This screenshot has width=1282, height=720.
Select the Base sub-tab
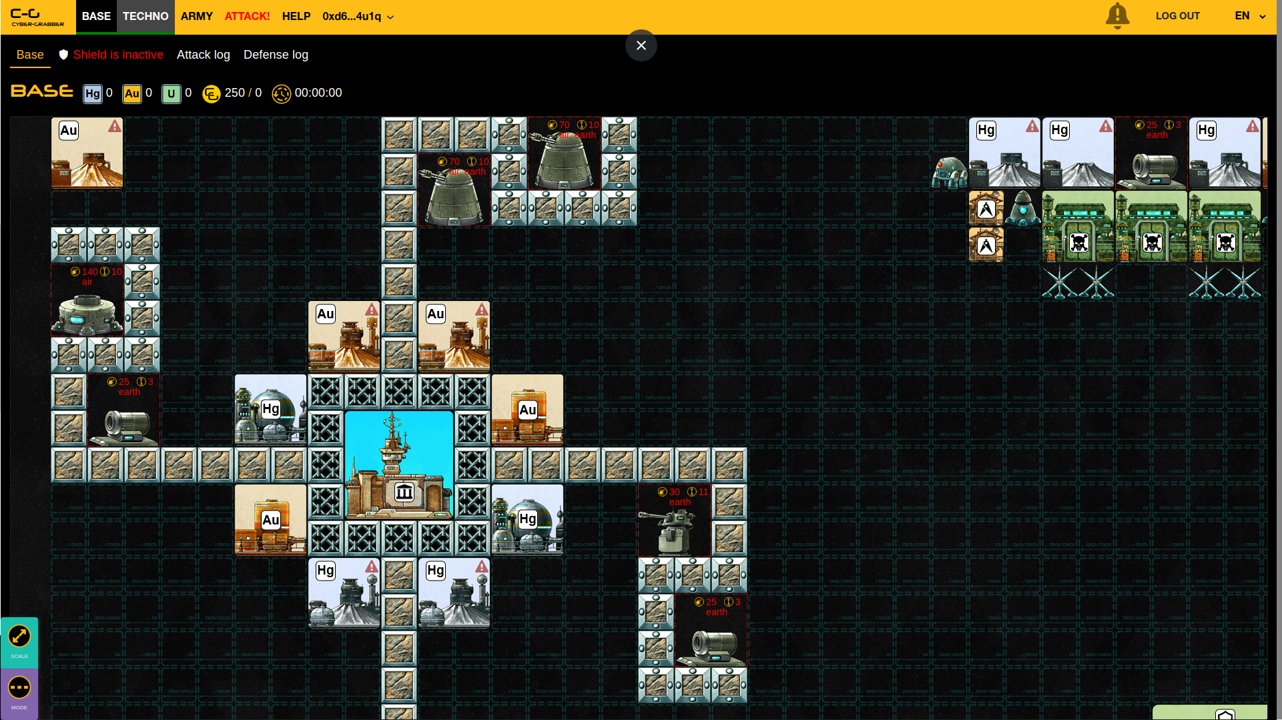click(x=30, y=55)
